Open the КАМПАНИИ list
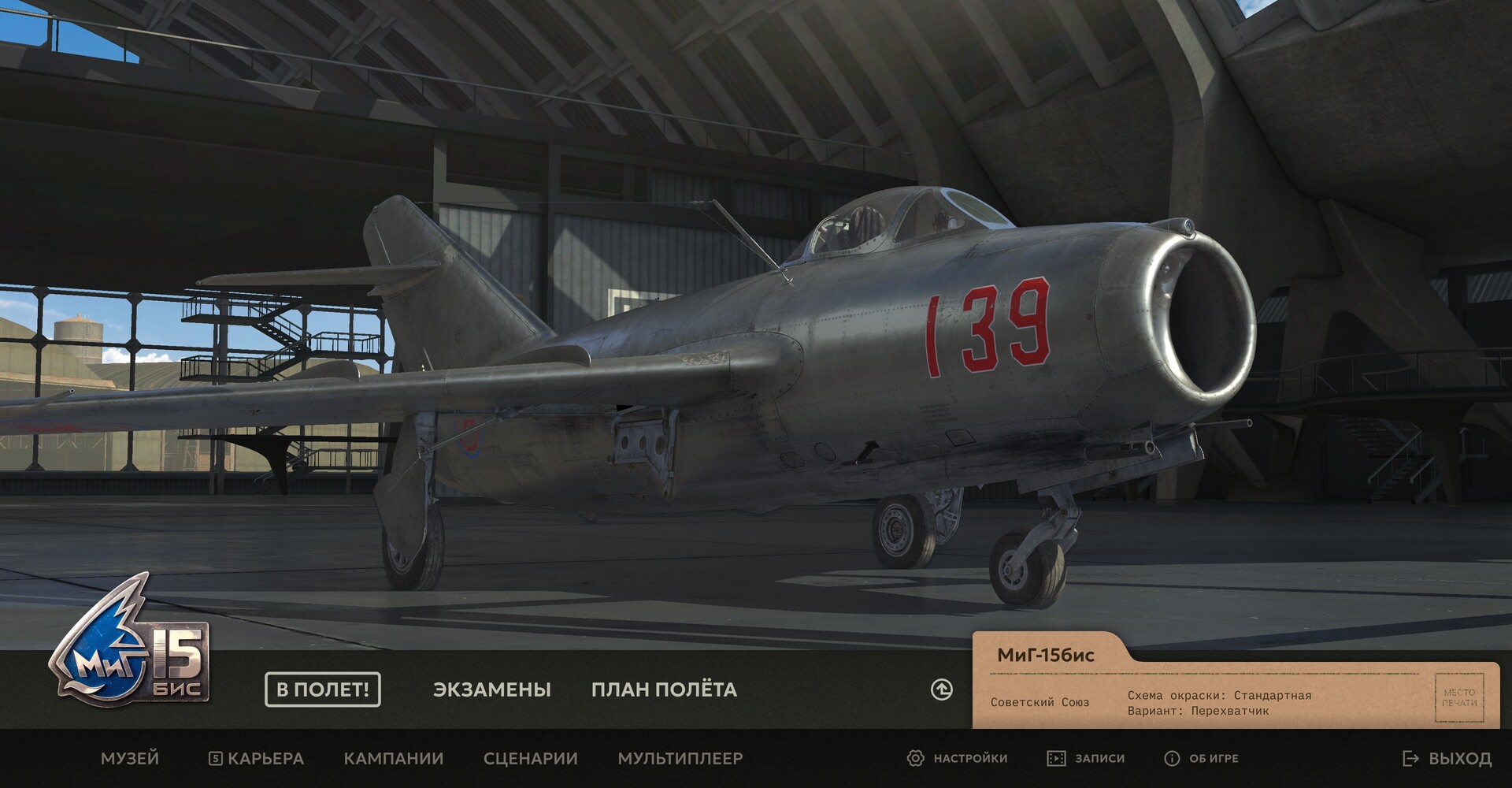Viewport: 1512px width, 788px height. [x=394, y=758]
